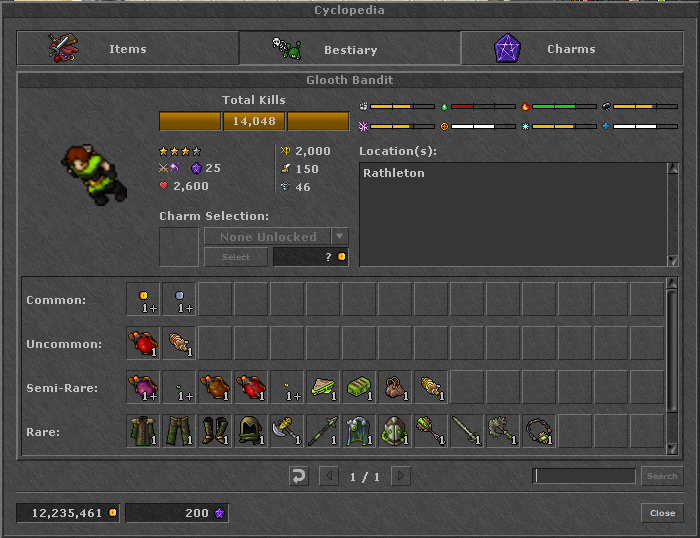Select the green trousers in Rare loot
Image resolution: width=700 pixels, height=538 pixels.
[x=180, y=432]
